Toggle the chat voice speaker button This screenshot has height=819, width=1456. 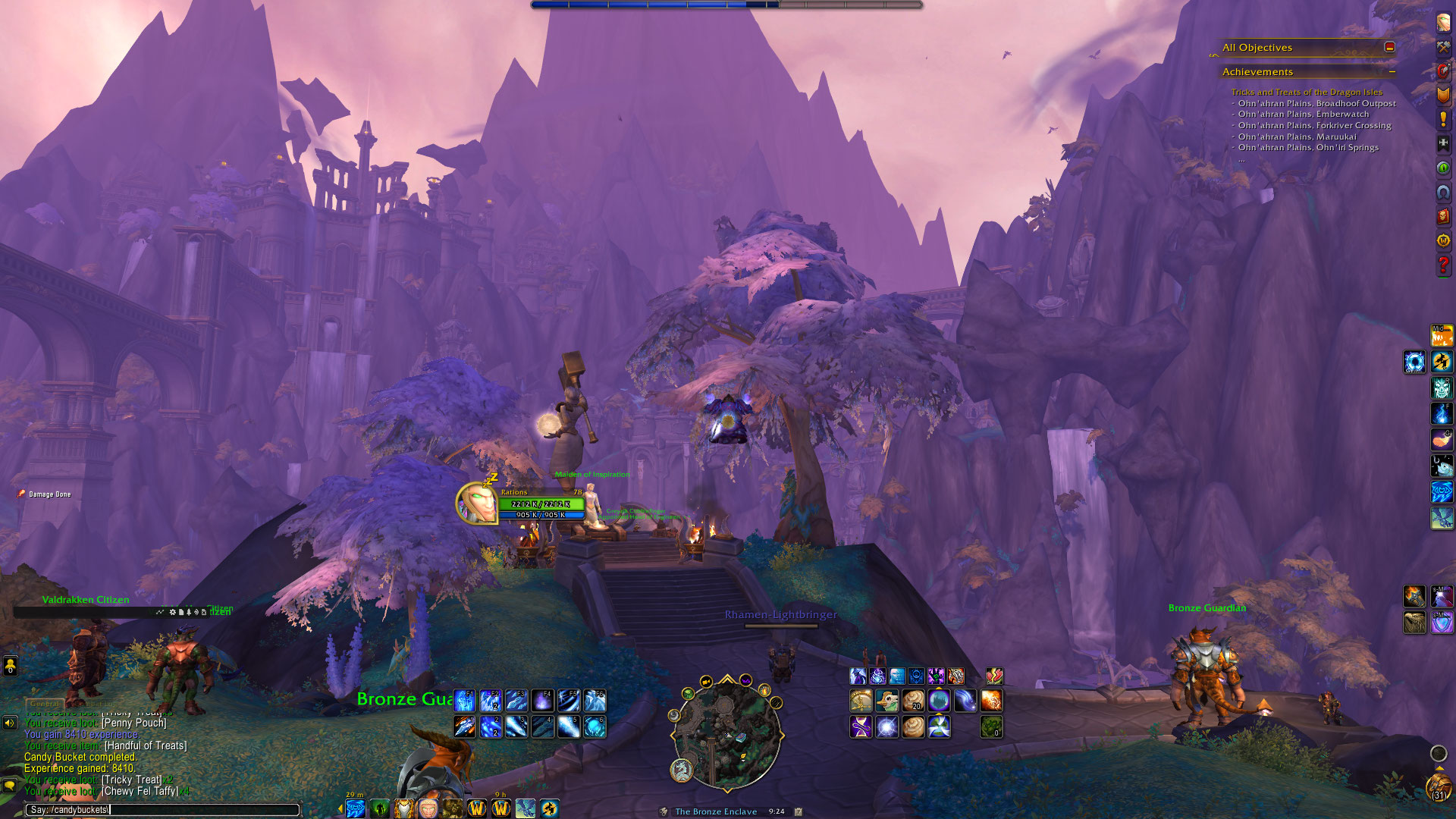click(x=10, y=723)
